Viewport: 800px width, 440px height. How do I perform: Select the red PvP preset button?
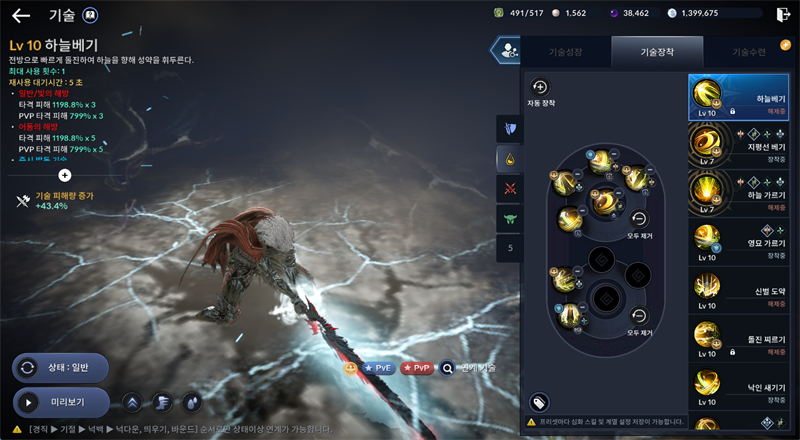[x=418, y=368]
